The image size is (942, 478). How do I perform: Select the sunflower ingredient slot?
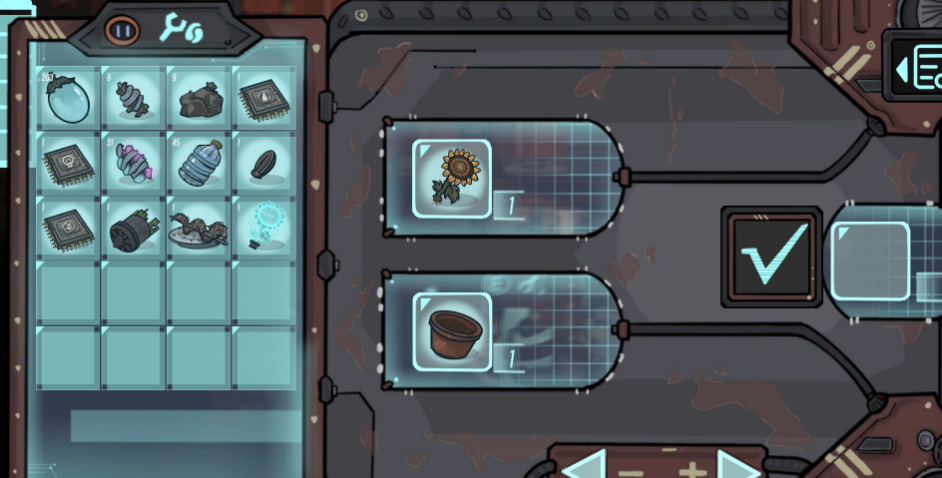452,179
